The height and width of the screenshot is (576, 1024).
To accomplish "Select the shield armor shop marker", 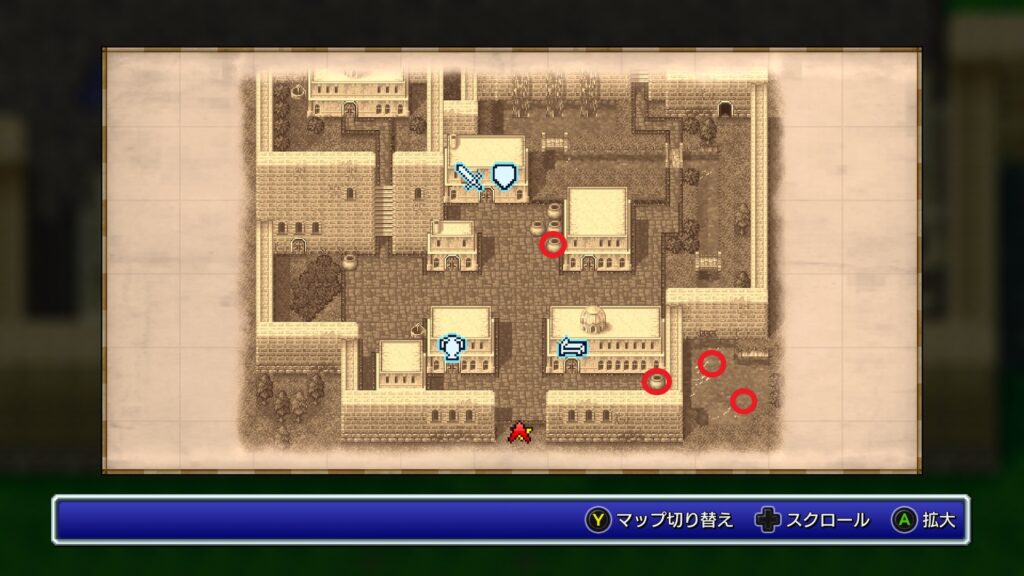I will click(507, 176).
